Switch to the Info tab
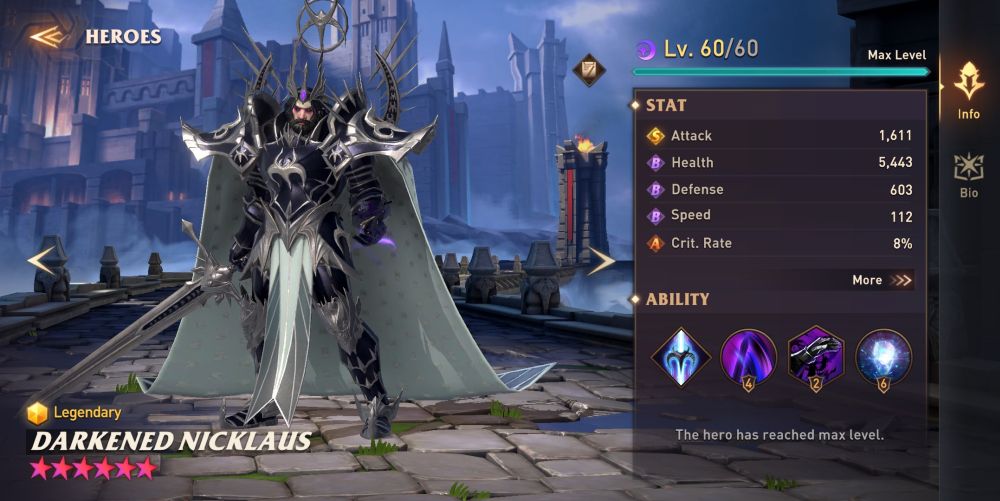This screenshot has height=501, width=1000. click(x=968, y=90)
